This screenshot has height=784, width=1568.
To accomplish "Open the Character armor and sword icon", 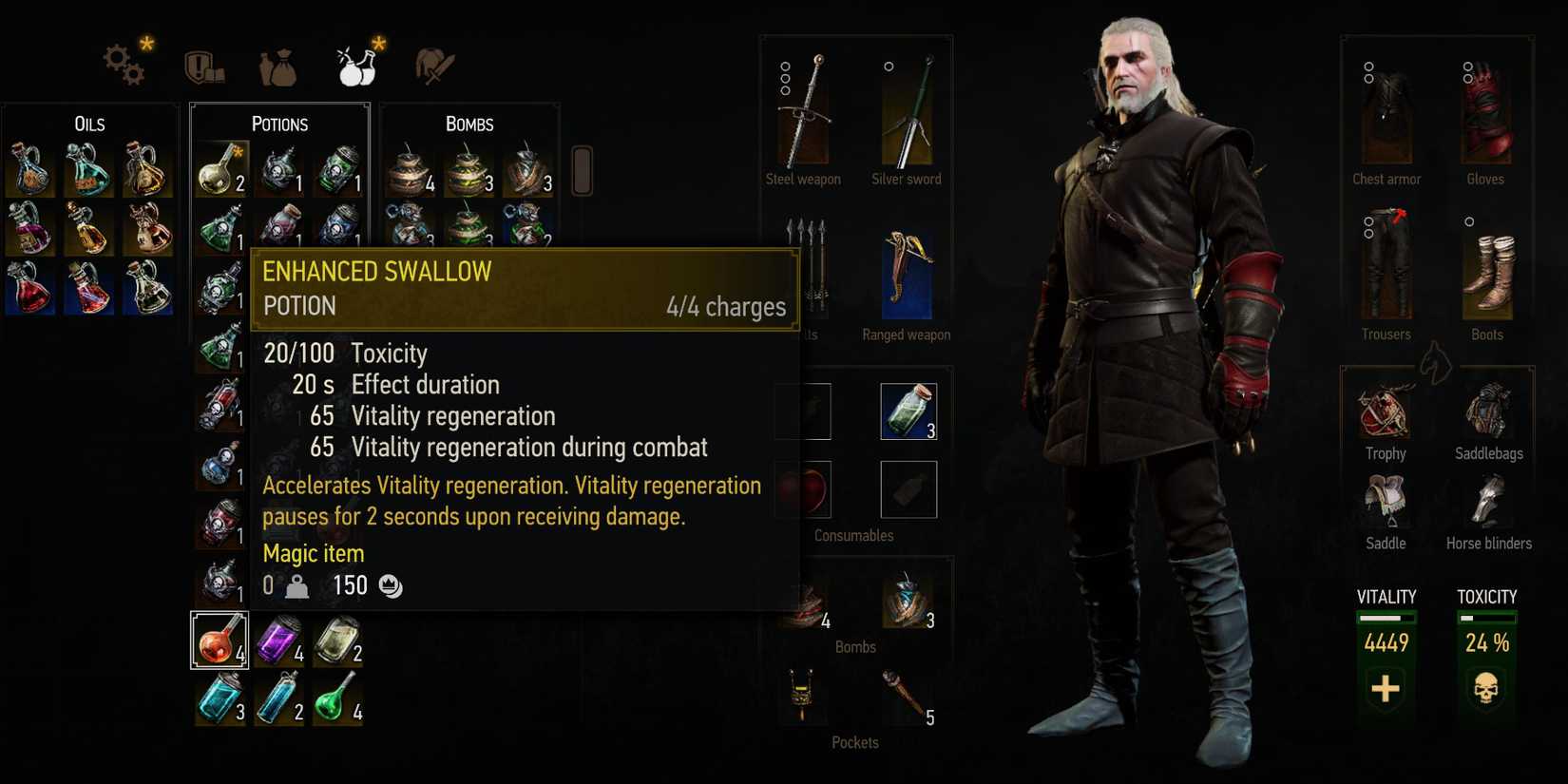I will click(x=434, y=65).
